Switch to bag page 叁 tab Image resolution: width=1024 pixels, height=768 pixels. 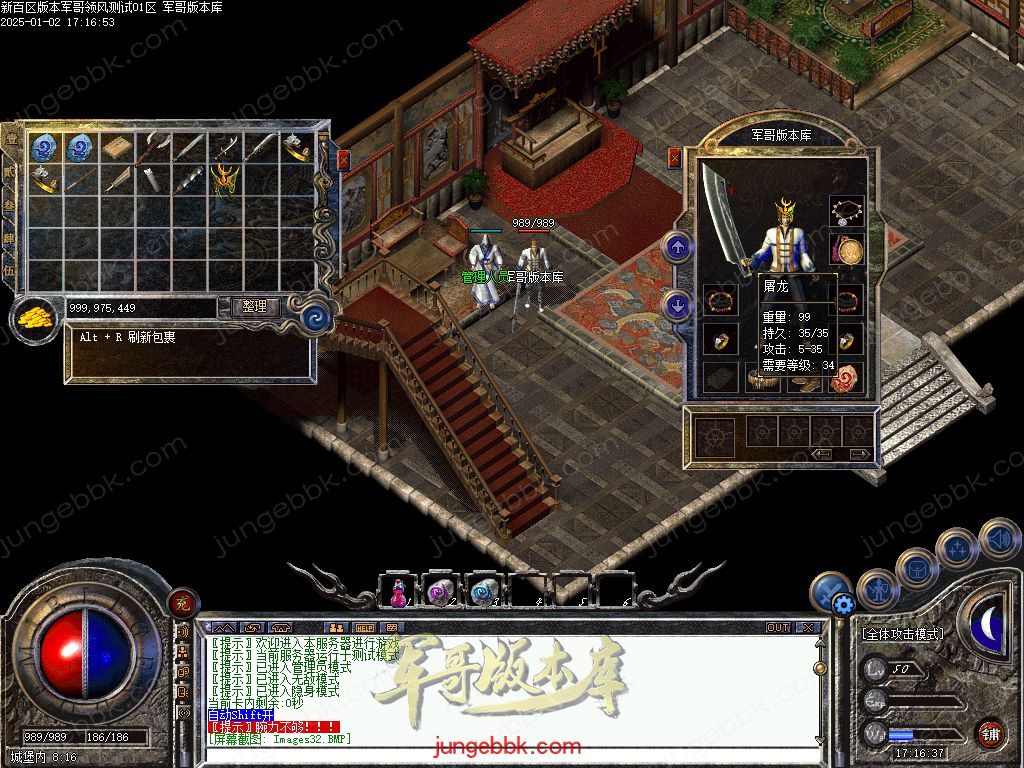pos(9,205)
